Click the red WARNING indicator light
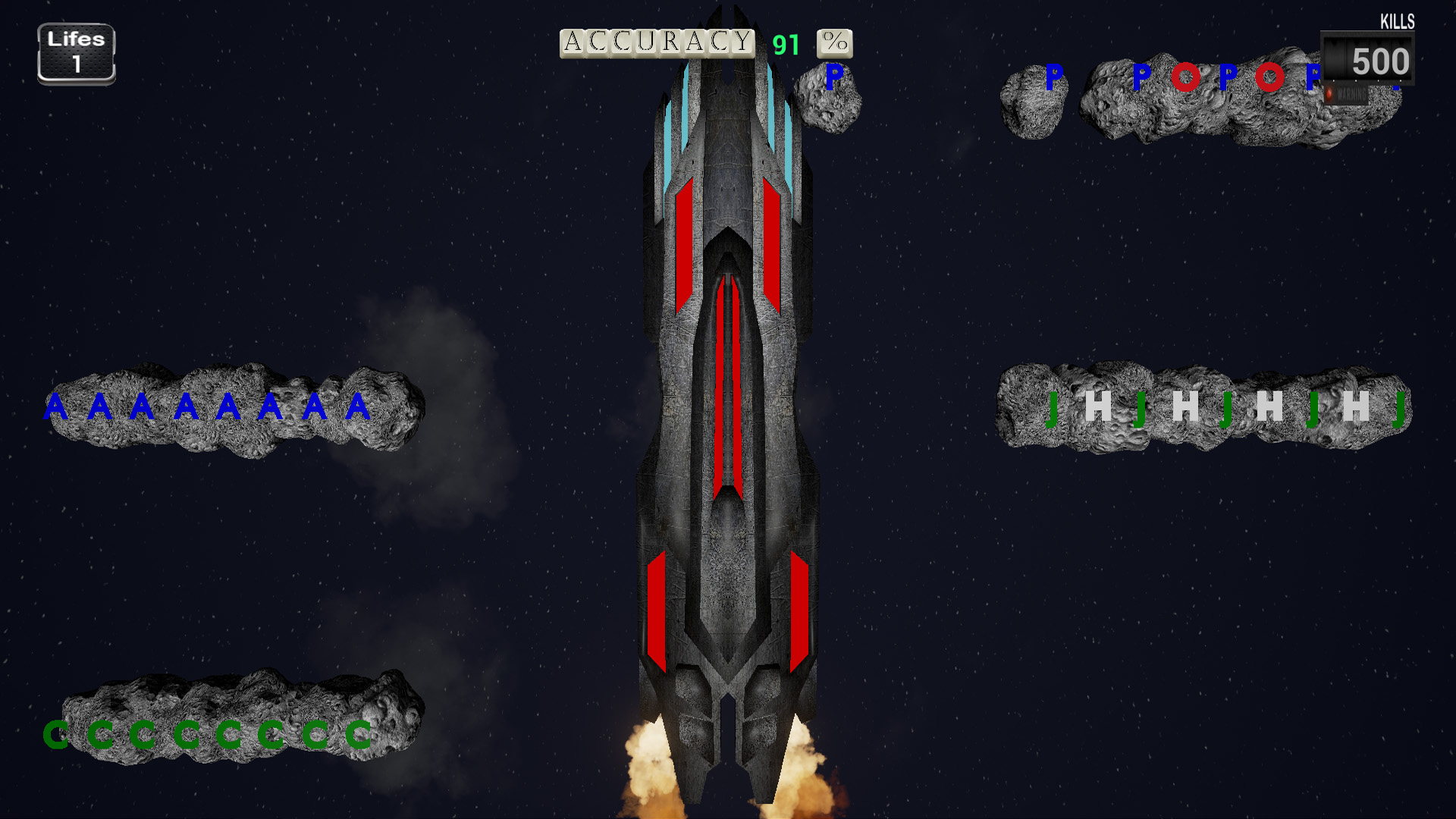Viewport: 1456px width, 819px height. pyautogui.click(x=1329, y=95)
